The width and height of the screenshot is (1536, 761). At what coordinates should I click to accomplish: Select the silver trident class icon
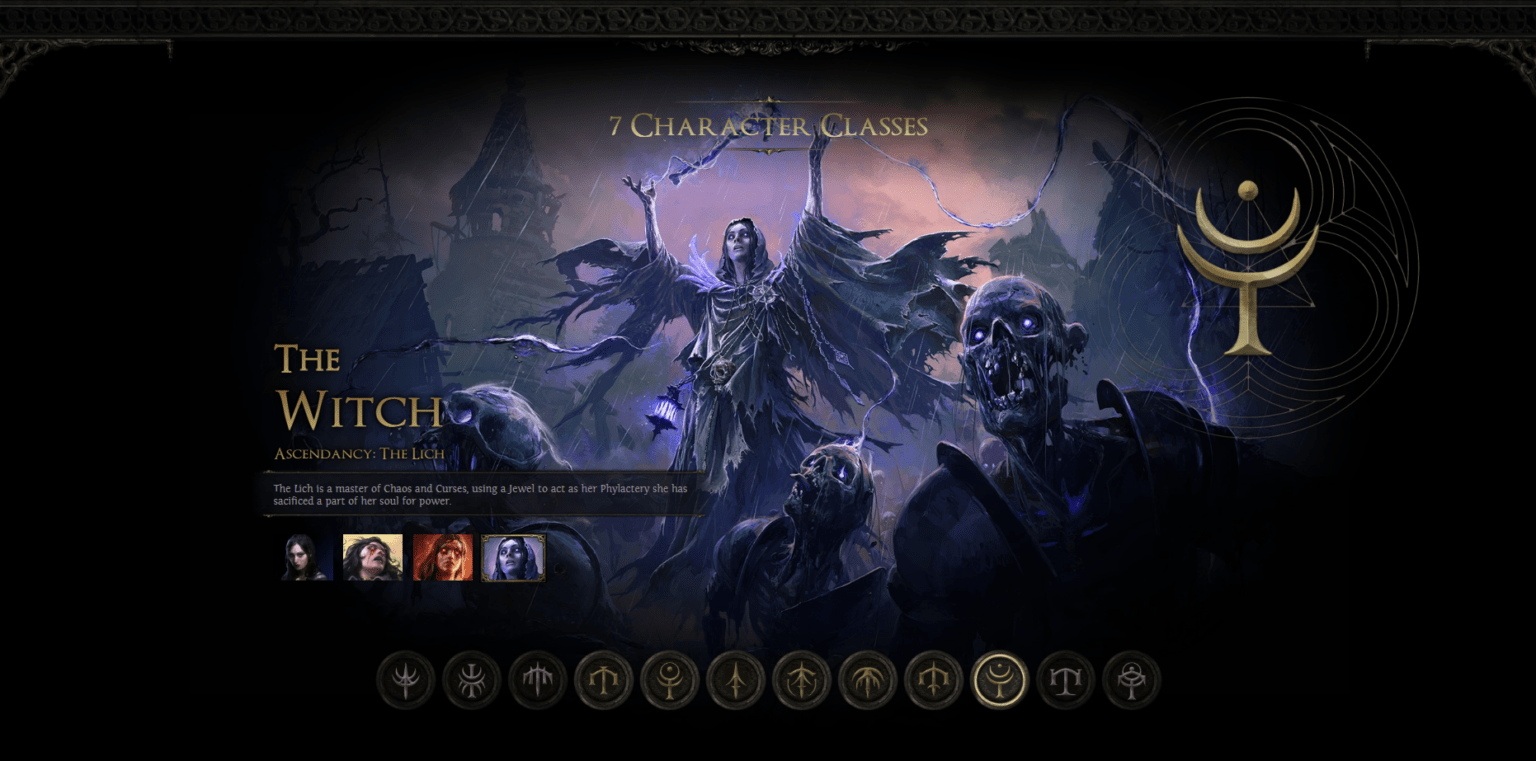(x=404, y=679)
